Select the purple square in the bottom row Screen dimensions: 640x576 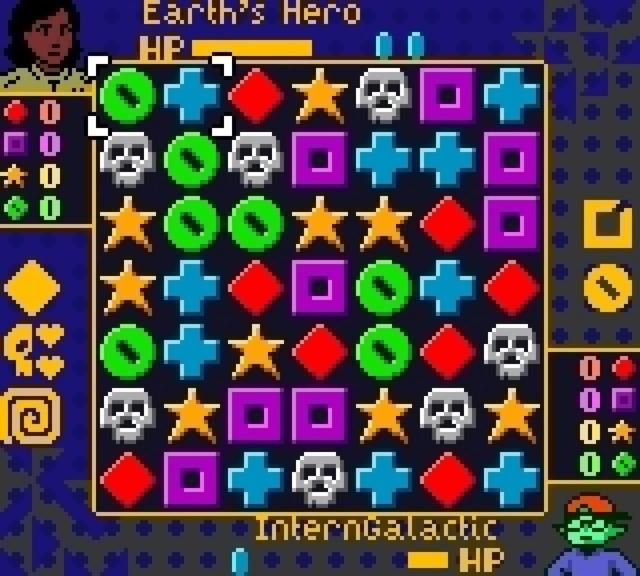pyautogui.click(x=192, y=478)
